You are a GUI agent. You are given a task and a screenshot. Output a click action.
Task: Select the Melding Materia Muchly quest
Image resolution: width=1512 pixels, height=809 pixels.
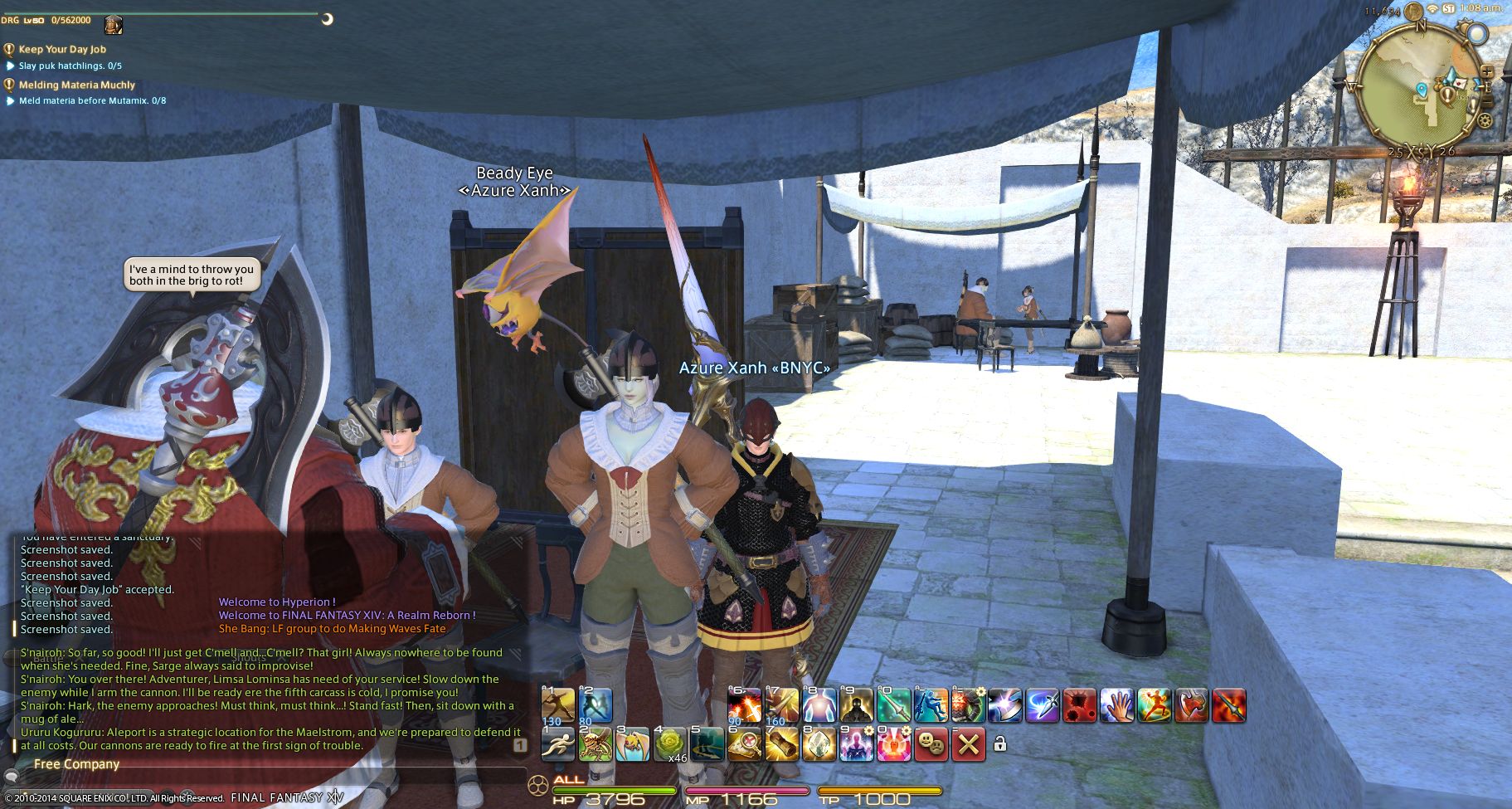click(76, 85)
